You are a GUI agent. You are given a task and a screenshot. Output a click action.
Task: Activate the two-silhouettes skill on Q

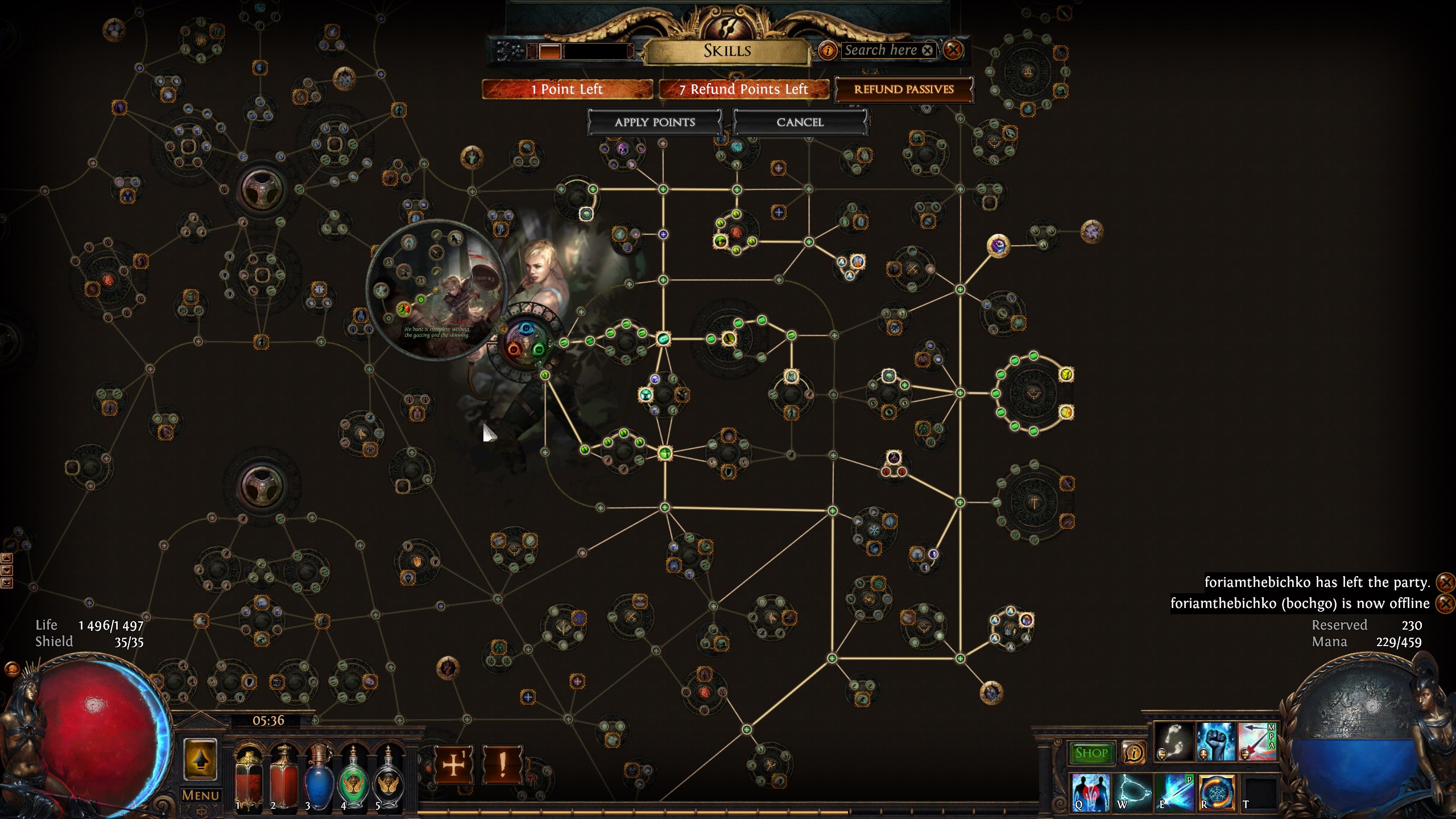[x=1090, y=792]
